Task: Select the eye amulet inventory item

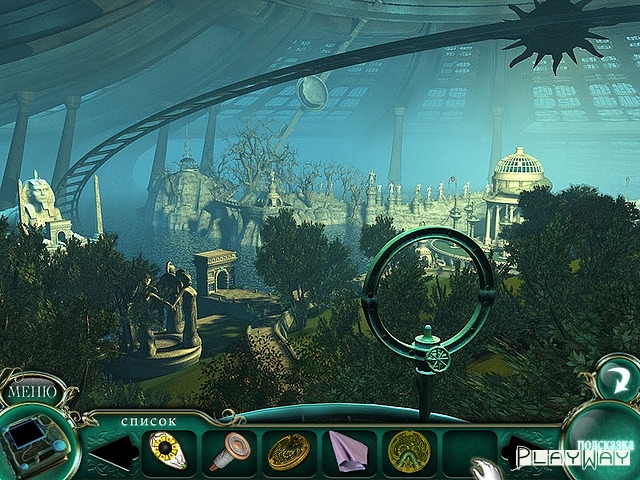Action: pos(169,452)
